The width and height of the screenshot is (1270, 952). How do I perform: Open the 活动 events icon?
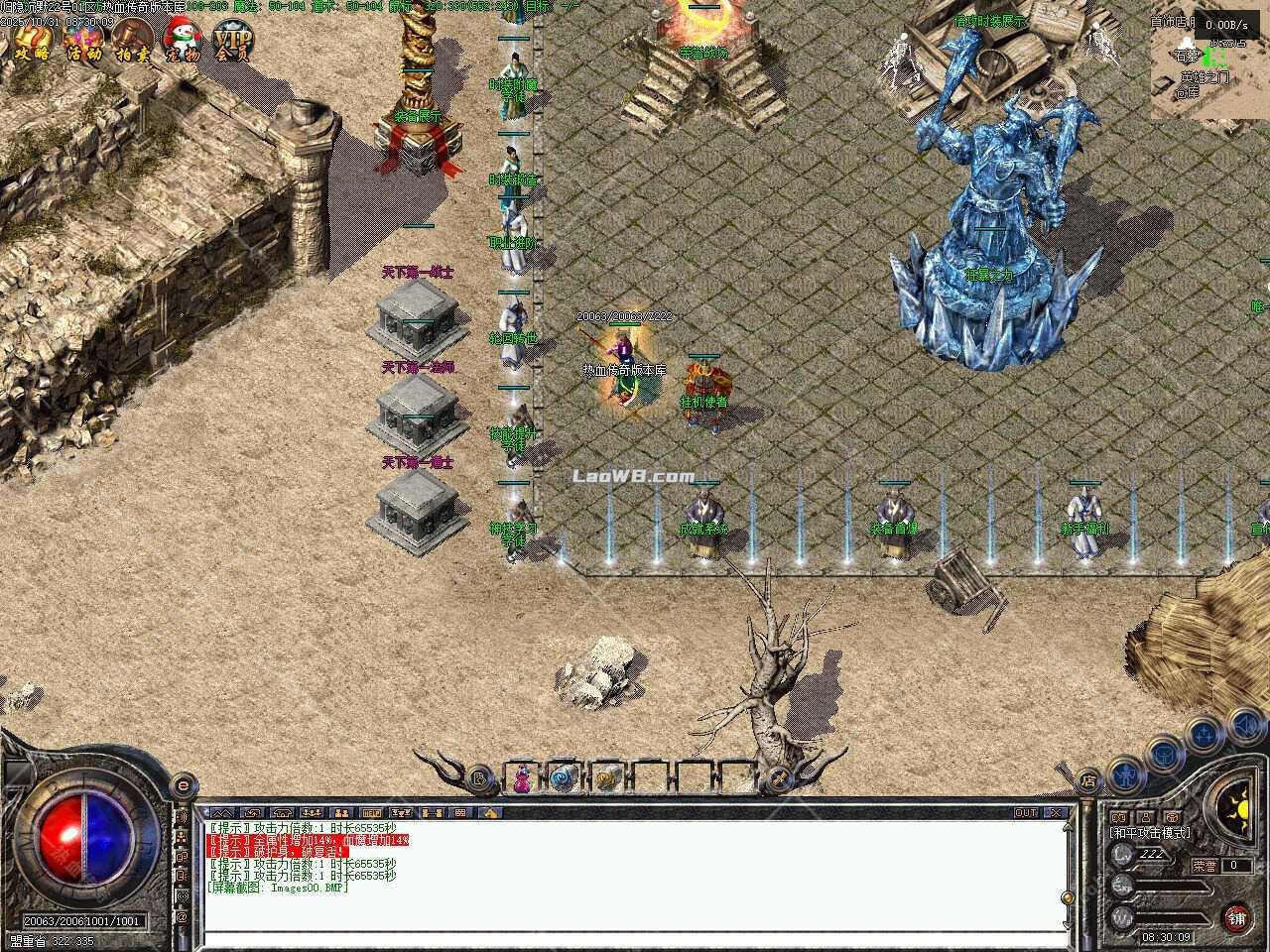[83, 41]
